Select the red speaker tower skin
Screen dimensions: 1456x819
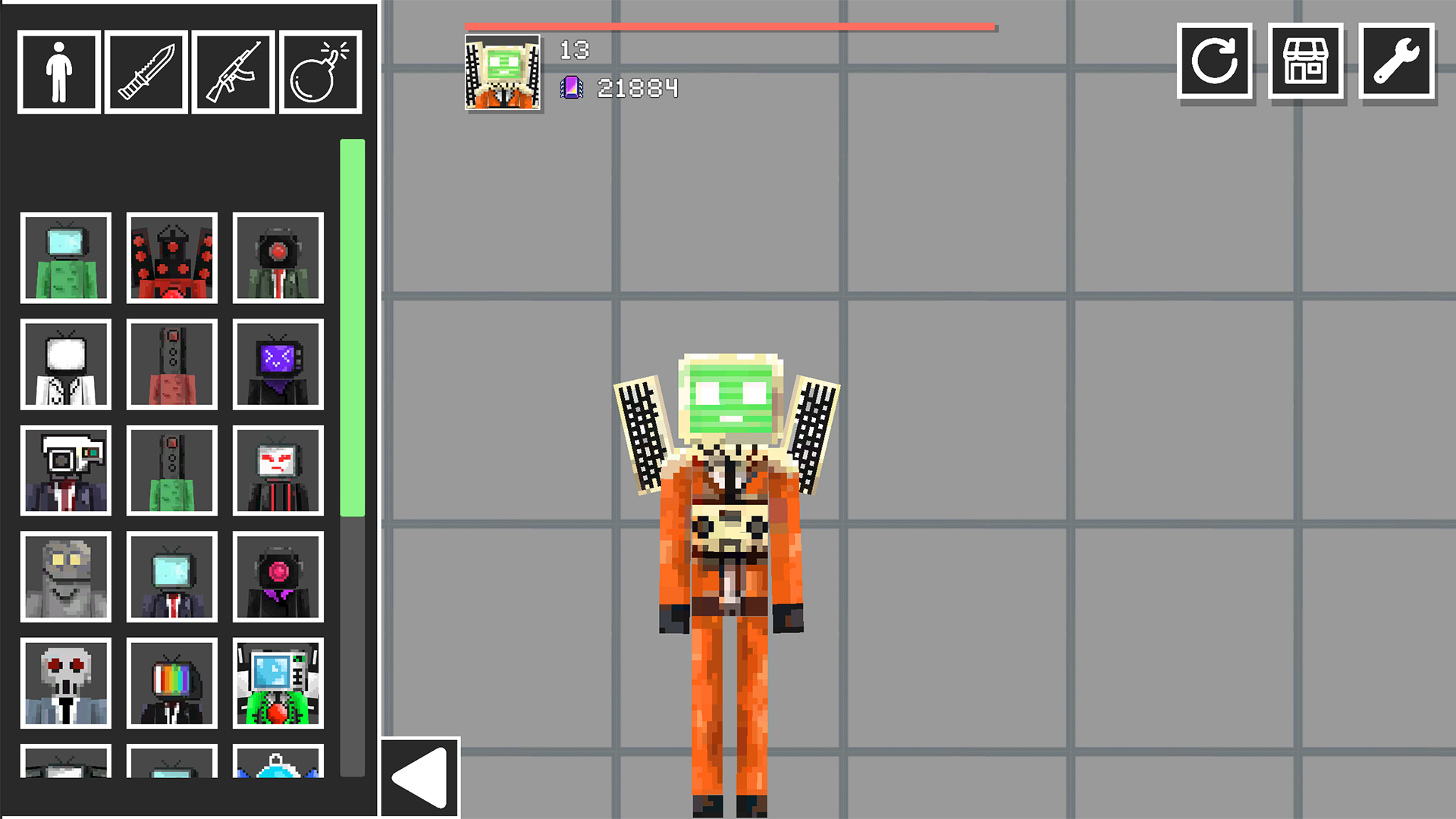172,259
